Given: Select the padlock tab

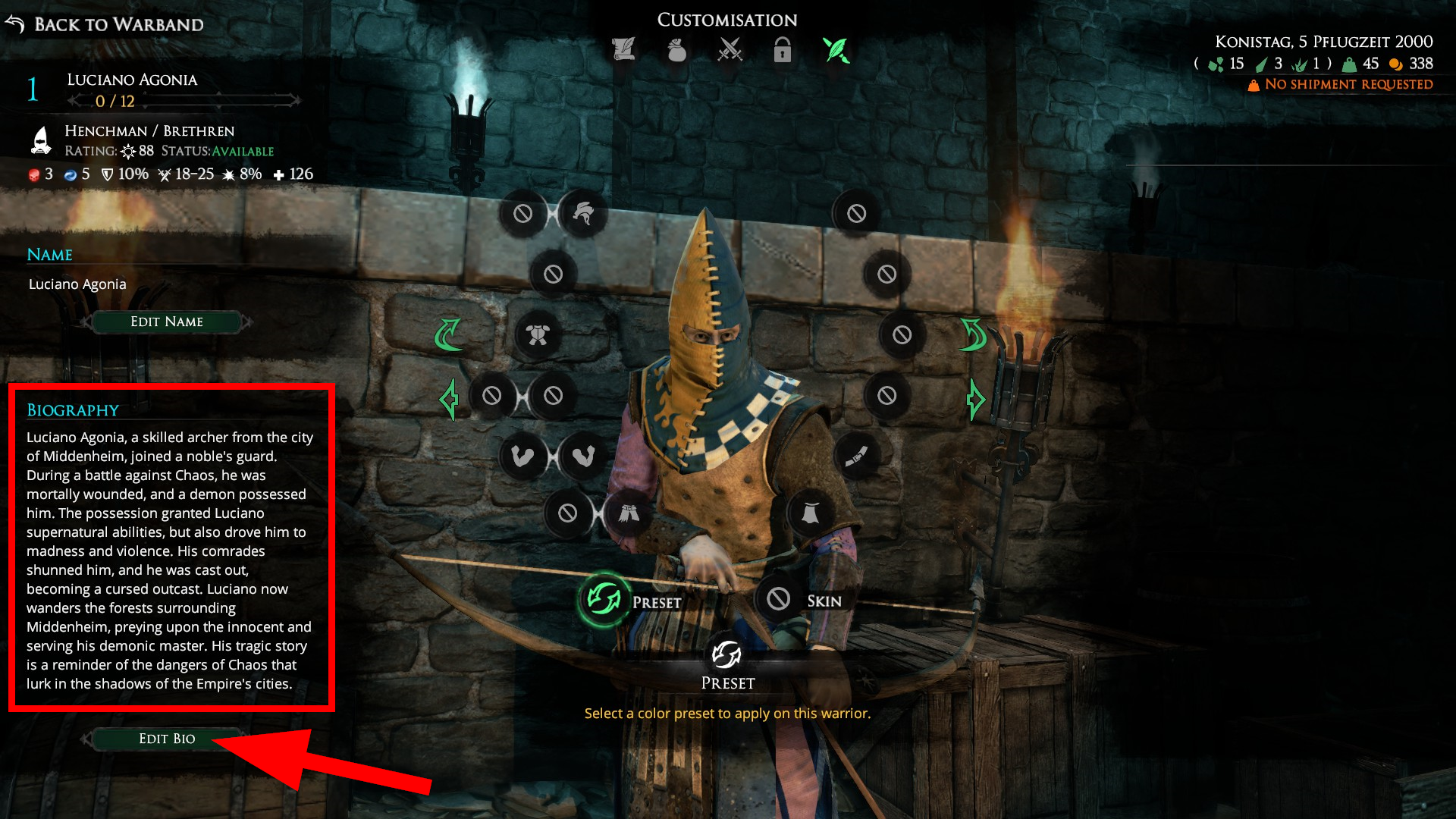Looking at the screenshot, I should tap(783, 50).
